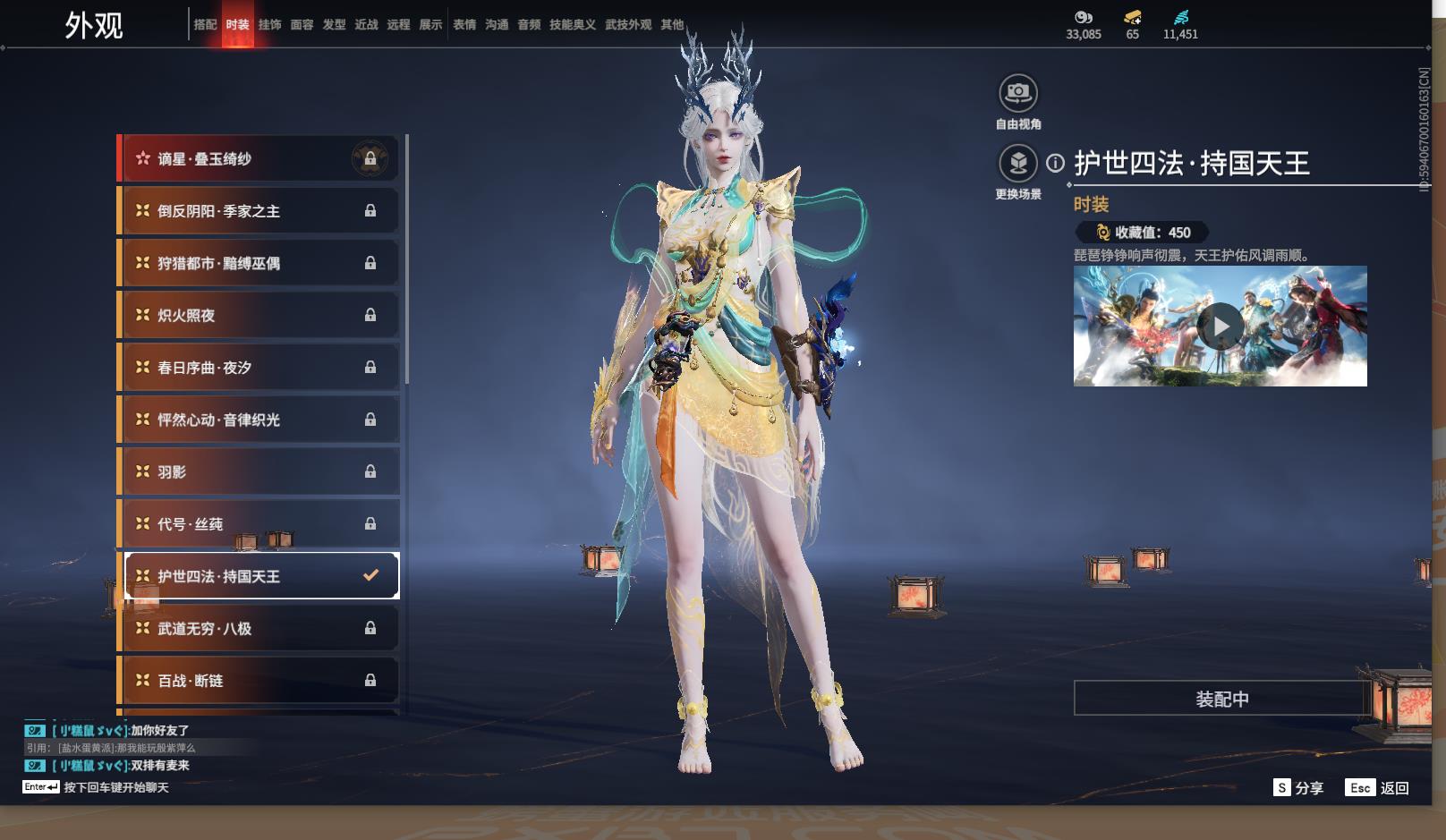Choose the 武道无穷·八极 outfit

(x=259, y=629)
